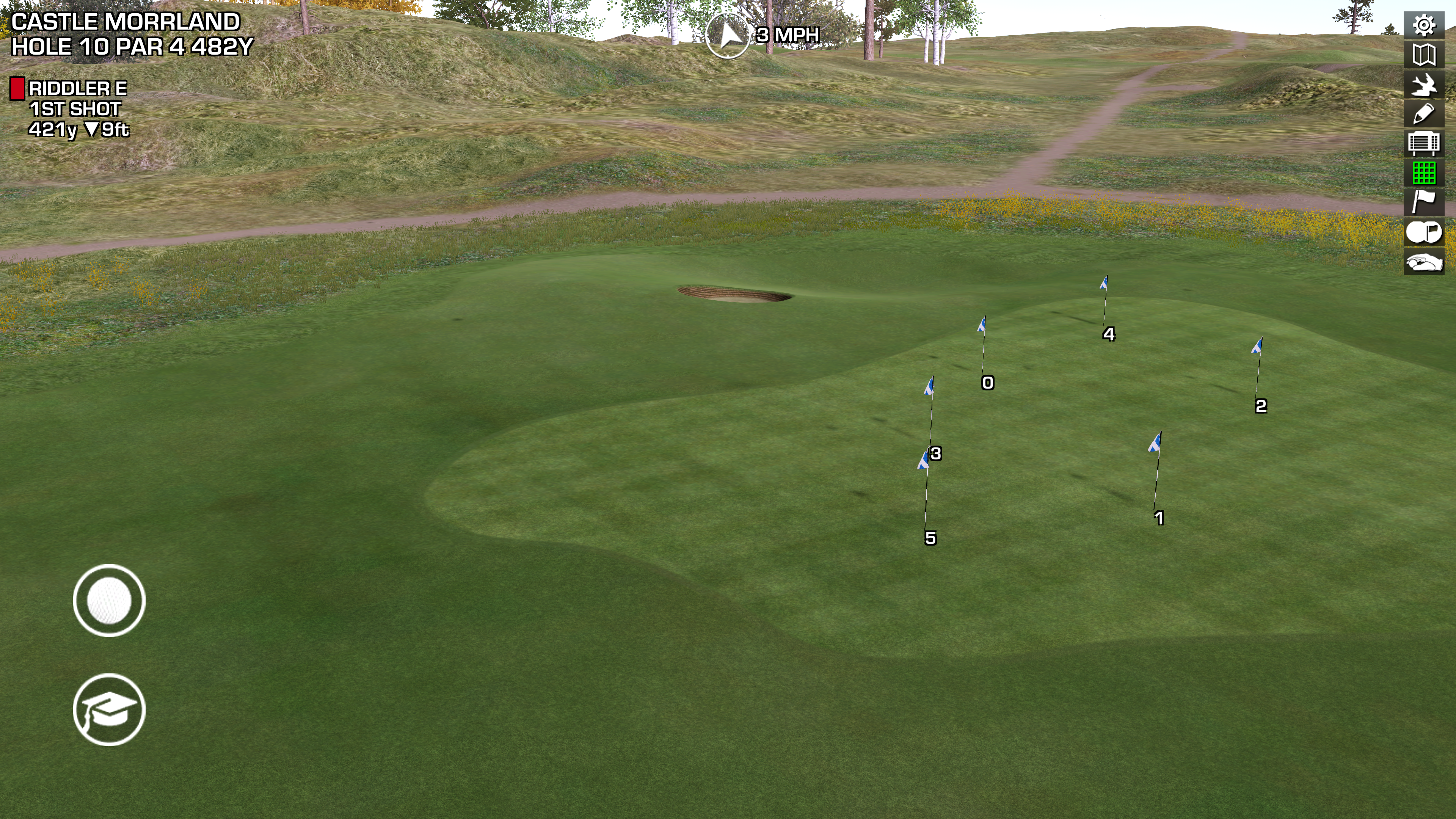The image size is (1456, 819).
Task: Select pin position 2
Action: point(1260,406)
